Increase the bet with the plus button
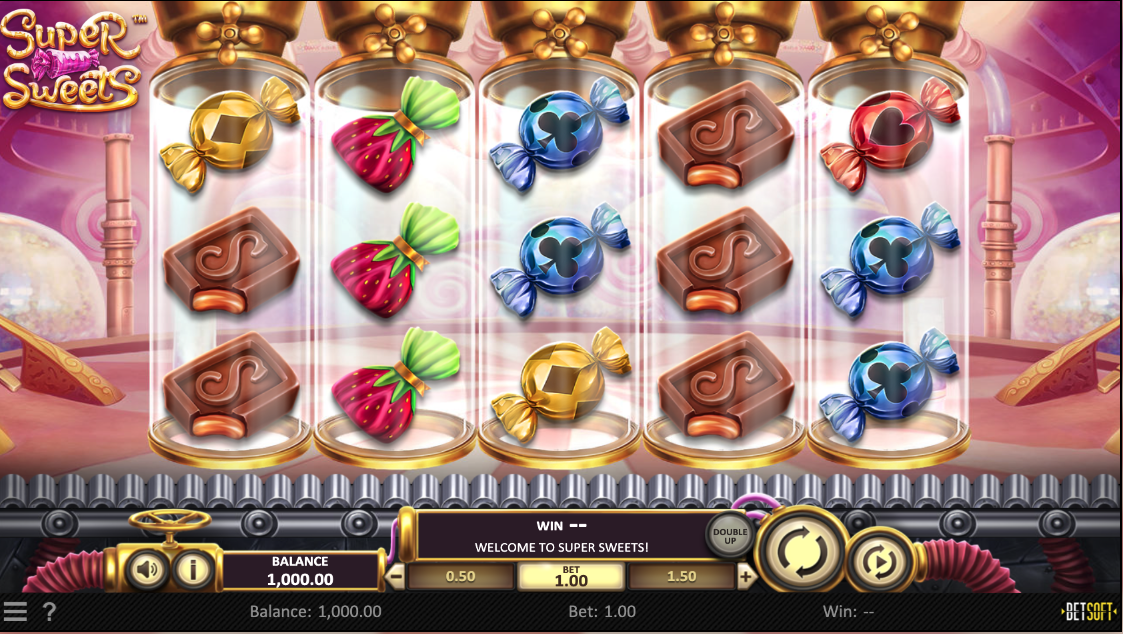This screenshot has height=634, width=1123. pyautogui.click(x=745, y=577)
